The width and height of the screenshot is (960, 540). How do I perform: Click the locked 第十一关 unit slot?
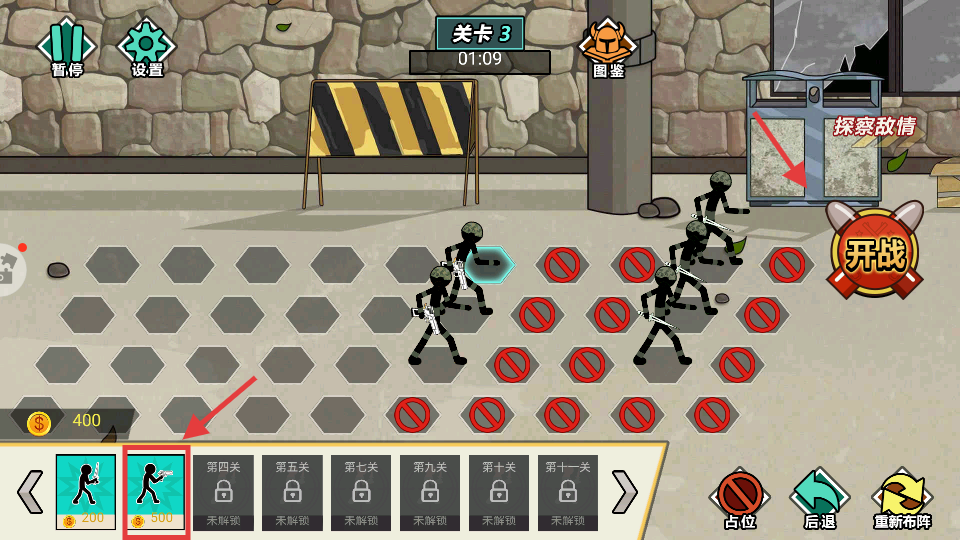click(x=568, y=491)
